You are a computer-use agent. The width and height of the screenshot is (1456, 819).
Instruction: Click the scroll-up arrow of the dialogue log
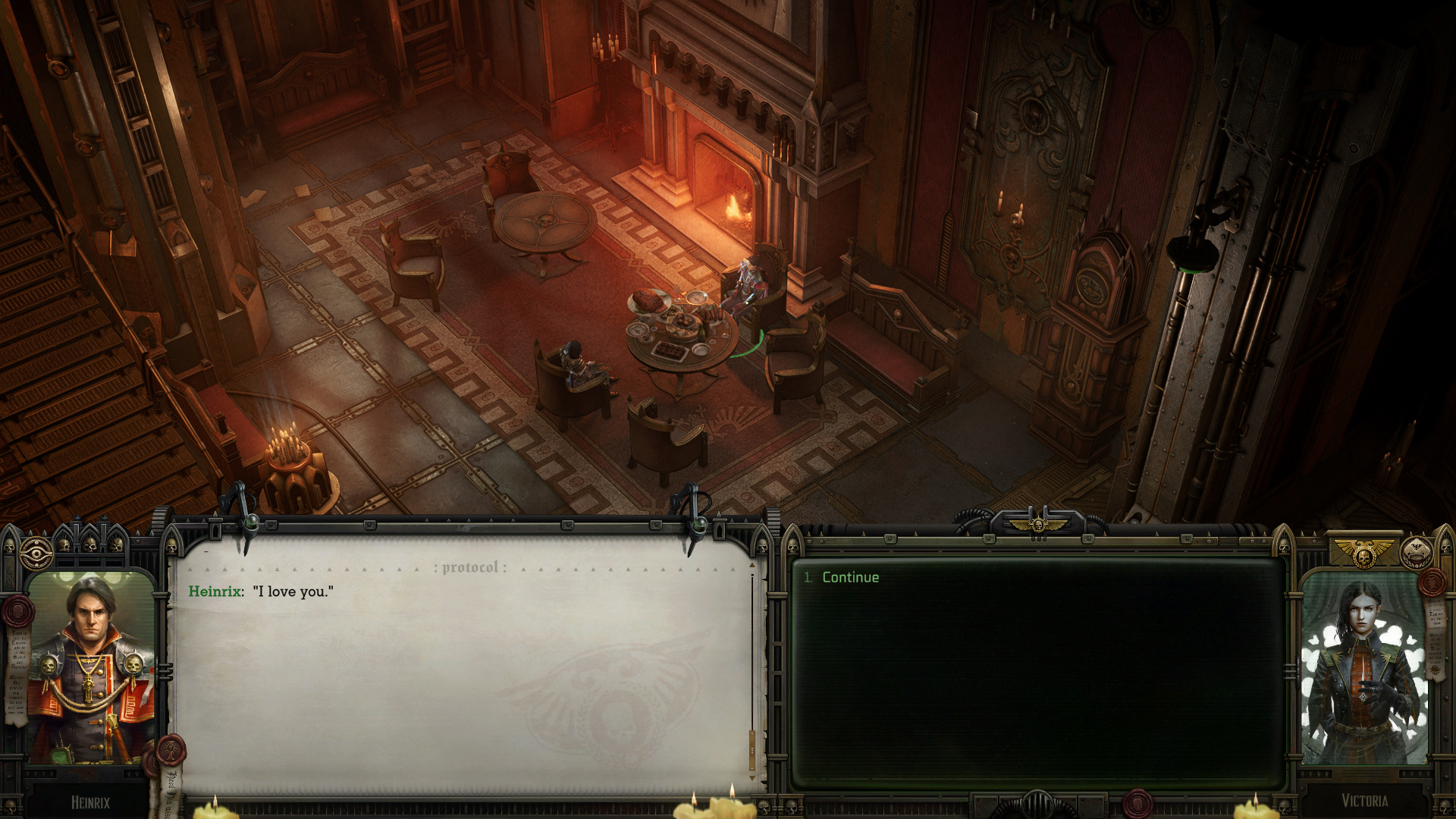coord(752,565)
